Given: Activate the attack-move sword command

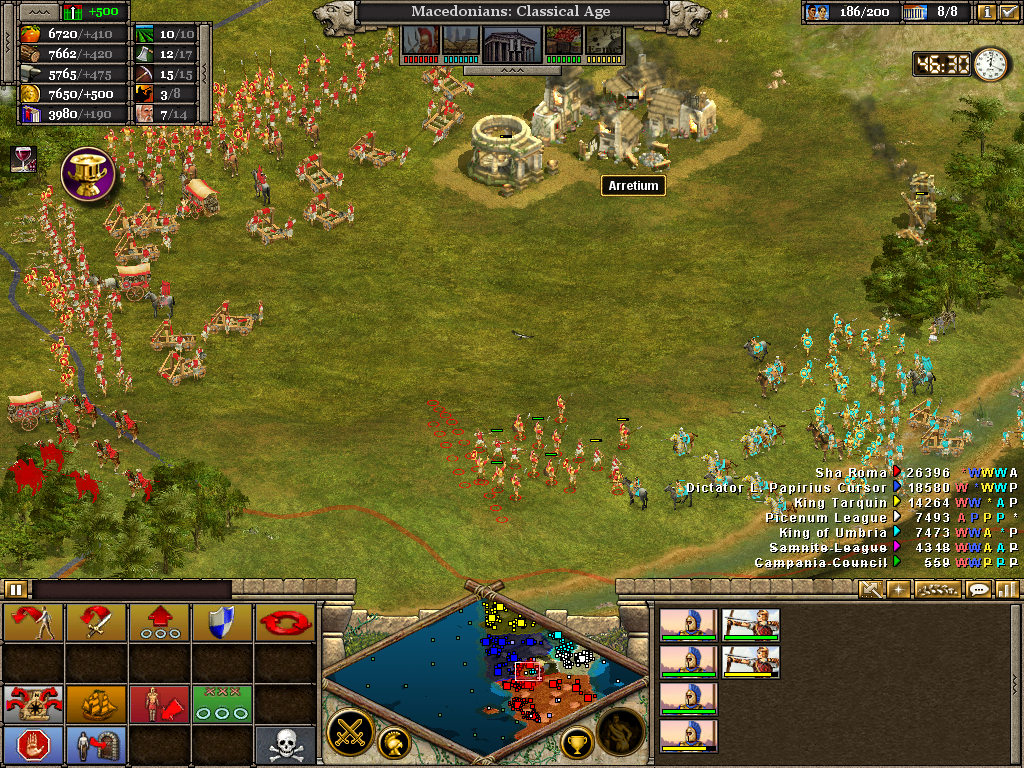Looking at the screenshot, I should point(96,623).
